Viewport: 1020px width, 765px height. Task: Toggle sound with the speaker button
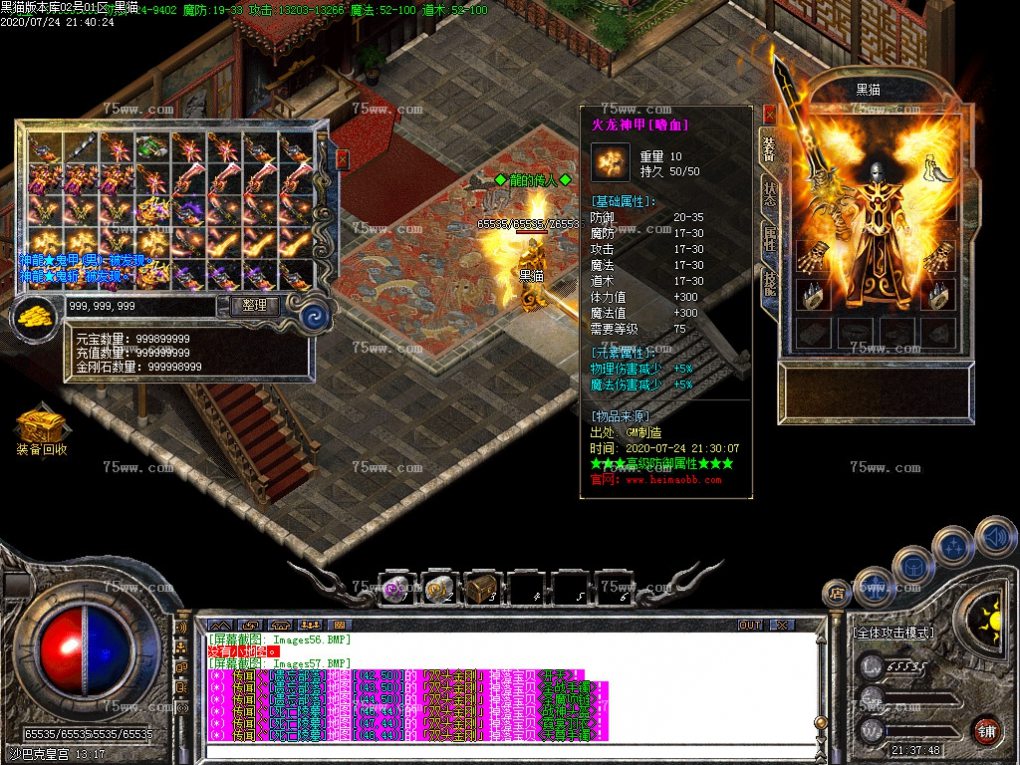[x=995, y=536]
